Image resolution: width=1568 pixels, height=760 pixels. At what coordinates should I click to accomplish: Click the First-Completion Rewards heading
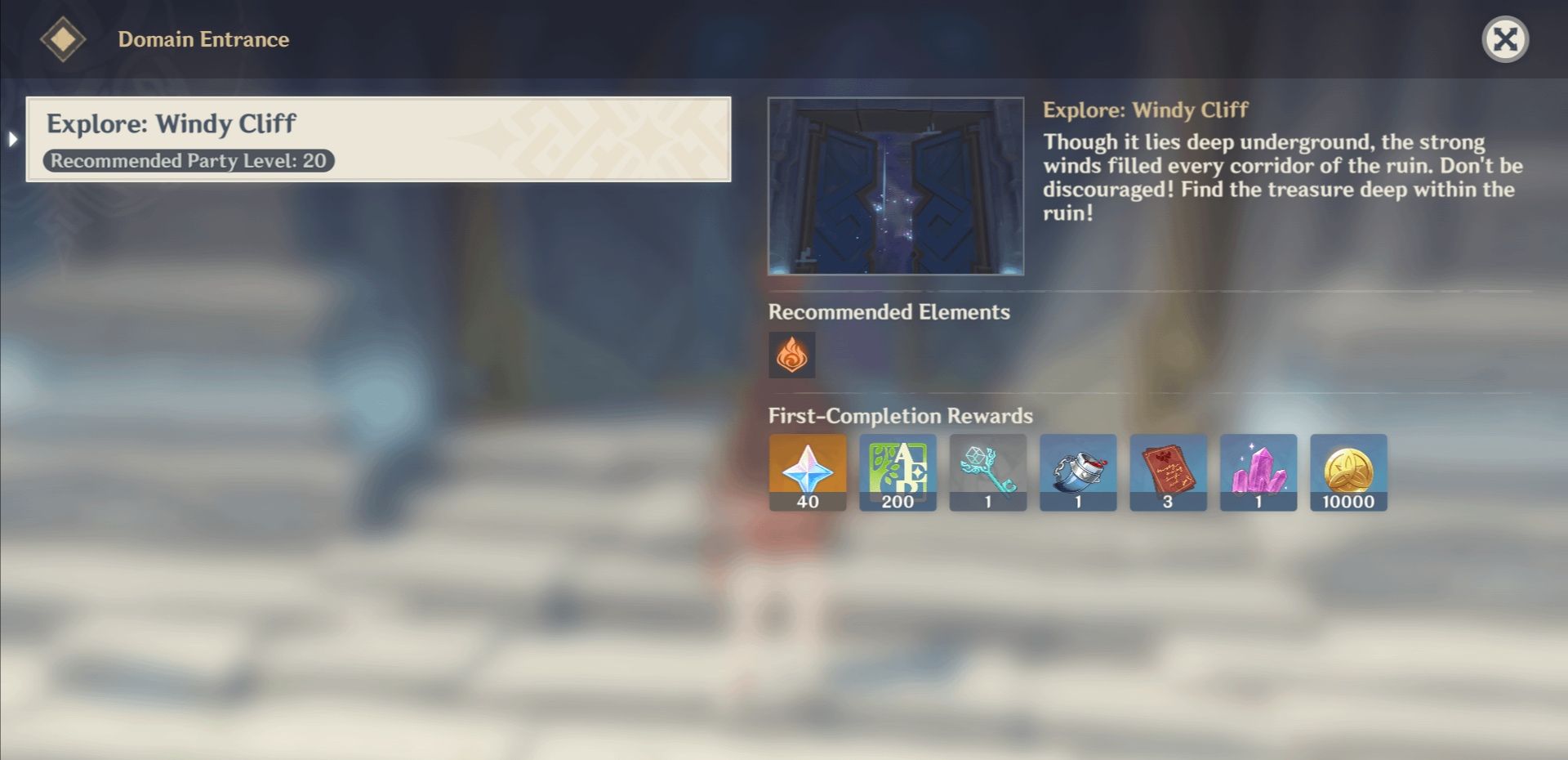(898, 416)
